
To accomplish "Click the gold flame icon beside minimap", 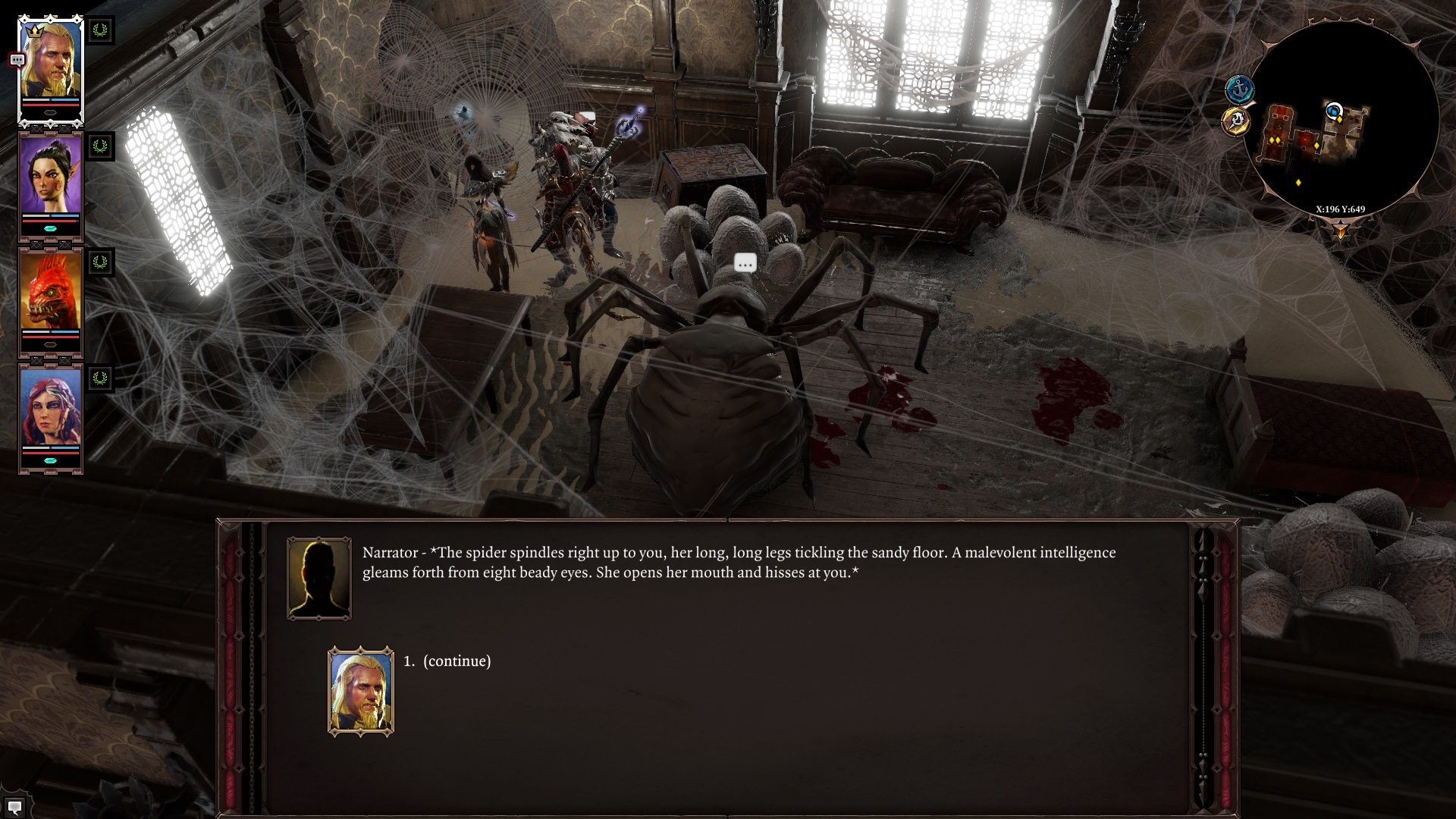I will (x=1236, y=121).
